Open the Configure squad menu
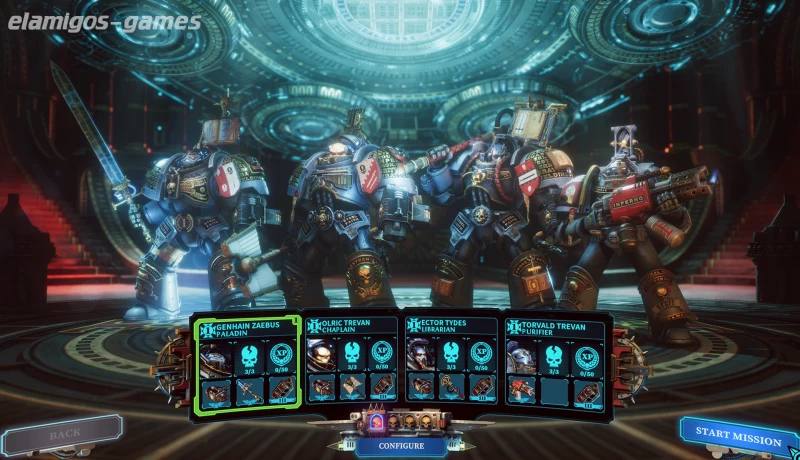This screenshot has width=800, height=460. 401,445
